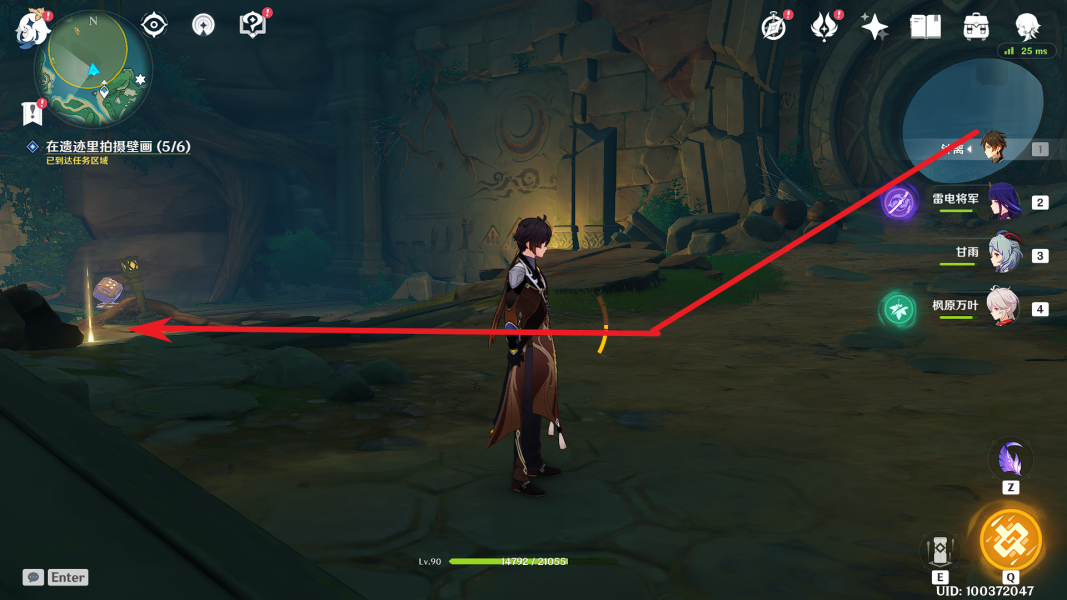Open the wish star icon
This screenshot has width=1067, height=600.
tap(874, 27)
